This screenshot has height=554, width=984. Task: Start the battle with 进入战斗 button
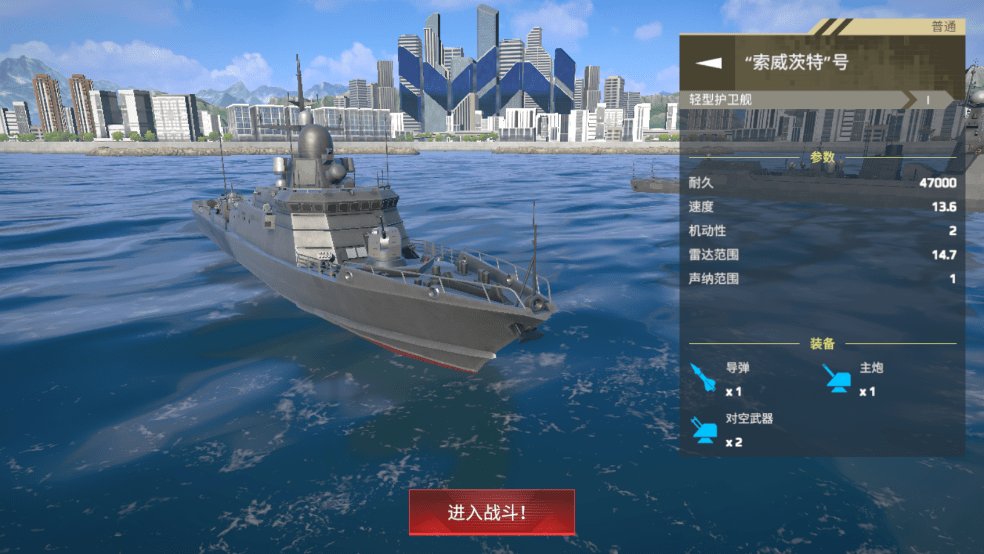(x=491, y=512)
